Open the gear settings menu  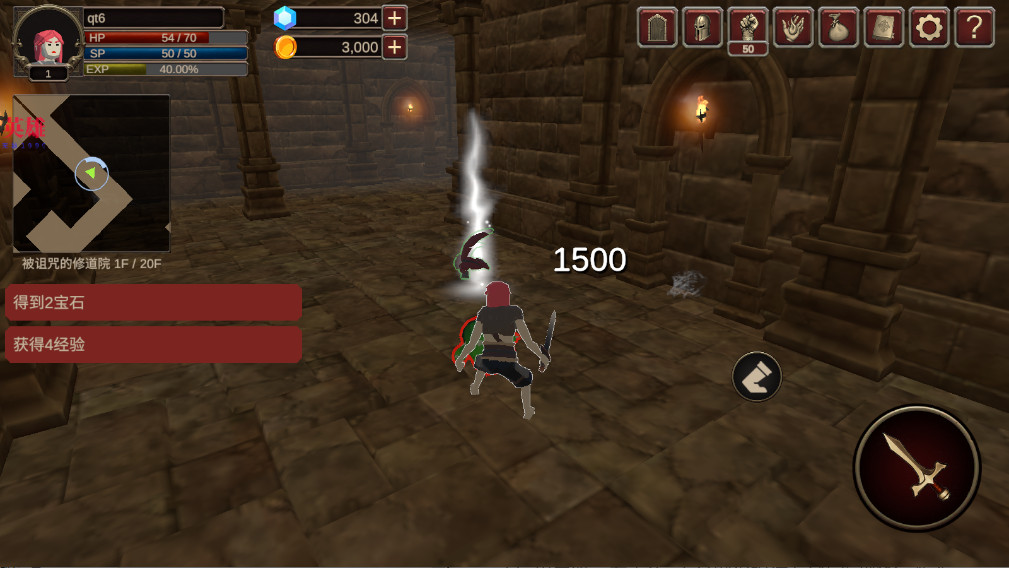pyautogui.click(x=929, y=27)
